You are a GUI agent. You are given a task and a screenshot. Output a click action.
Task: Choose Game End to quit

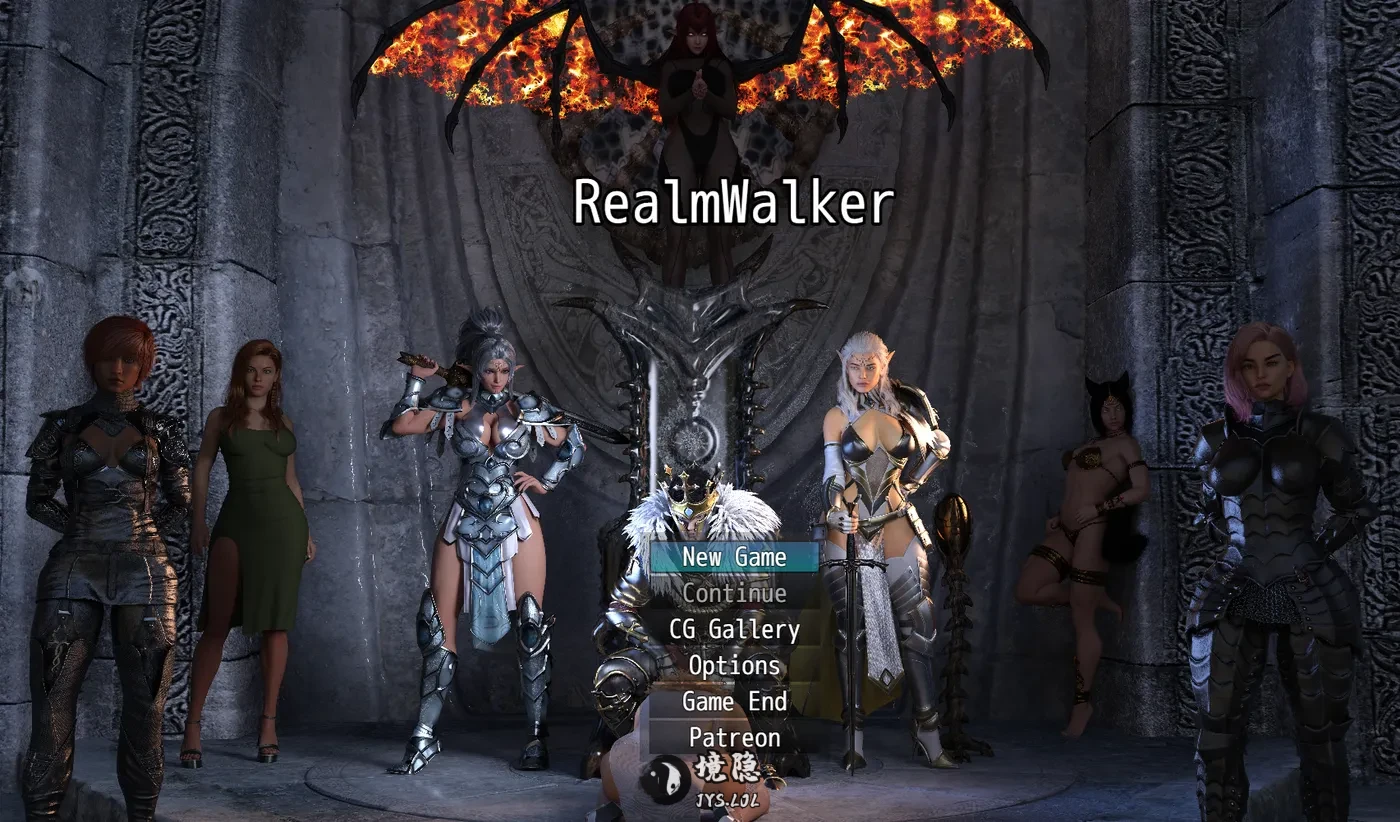[734, 701]
